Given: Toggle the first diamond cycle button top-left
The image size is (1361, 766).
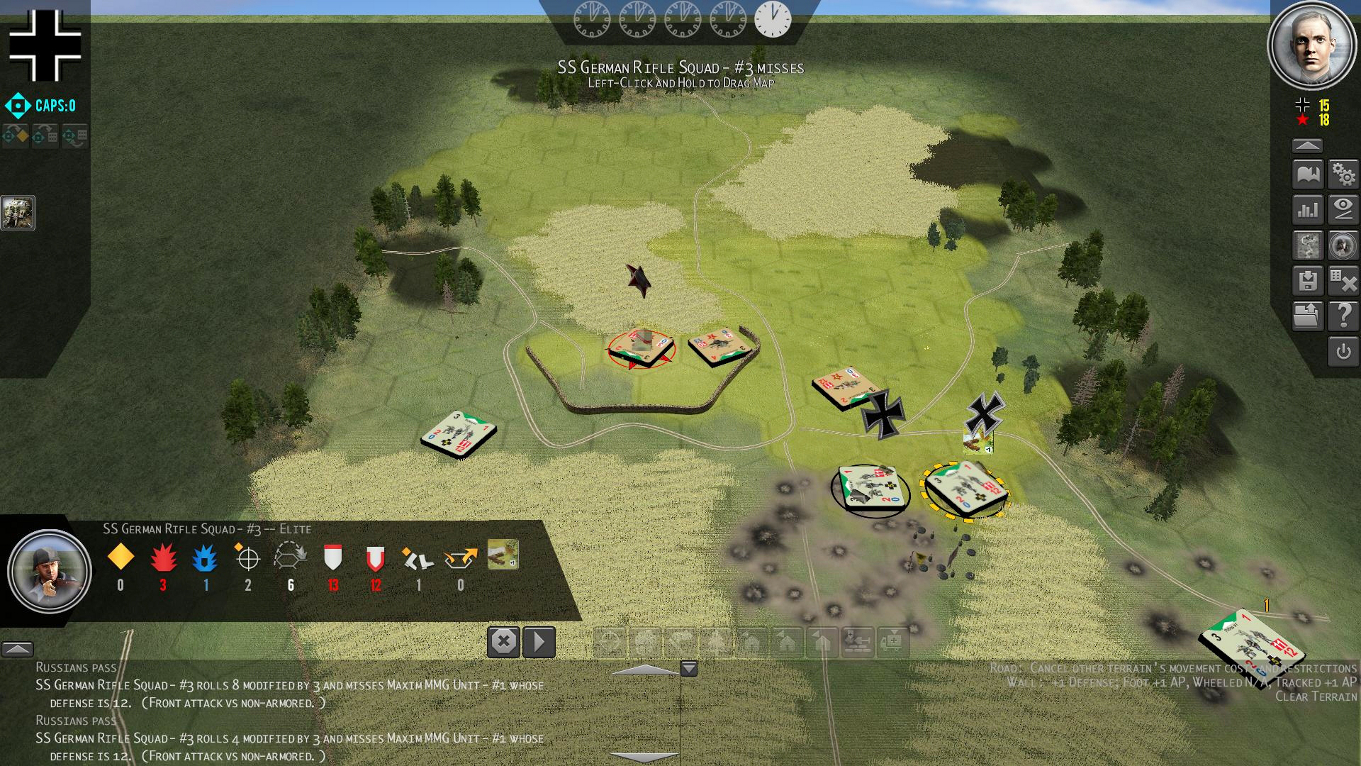Looking at the screenshot, I should click(x=14, y=135).
